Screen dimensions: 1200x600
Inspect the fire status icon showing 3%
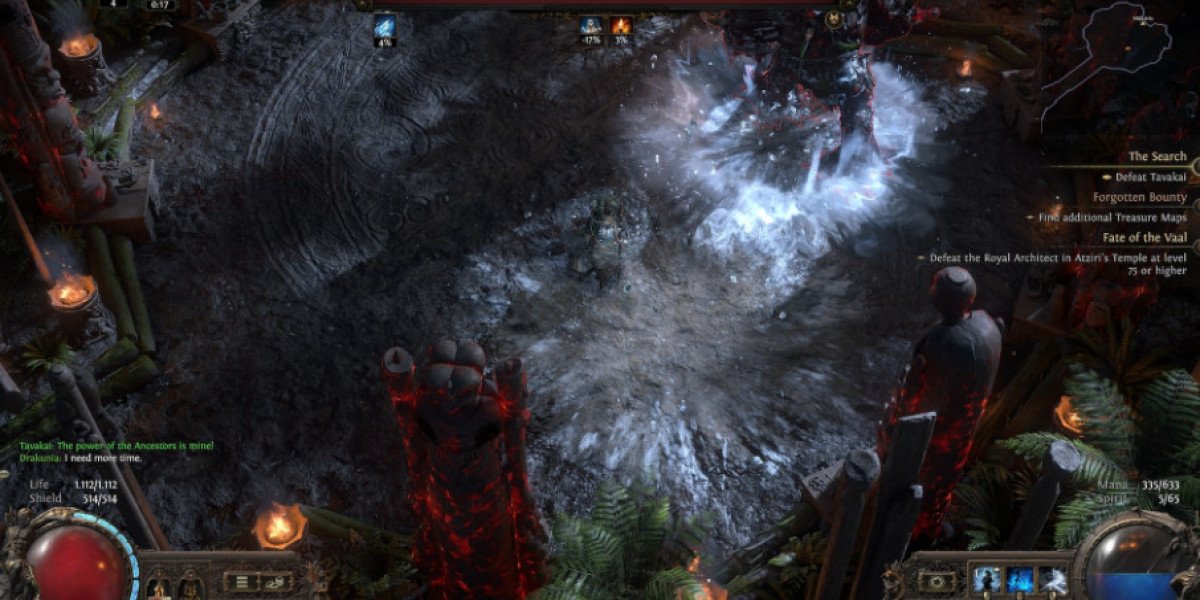click(x=621, y=25)
